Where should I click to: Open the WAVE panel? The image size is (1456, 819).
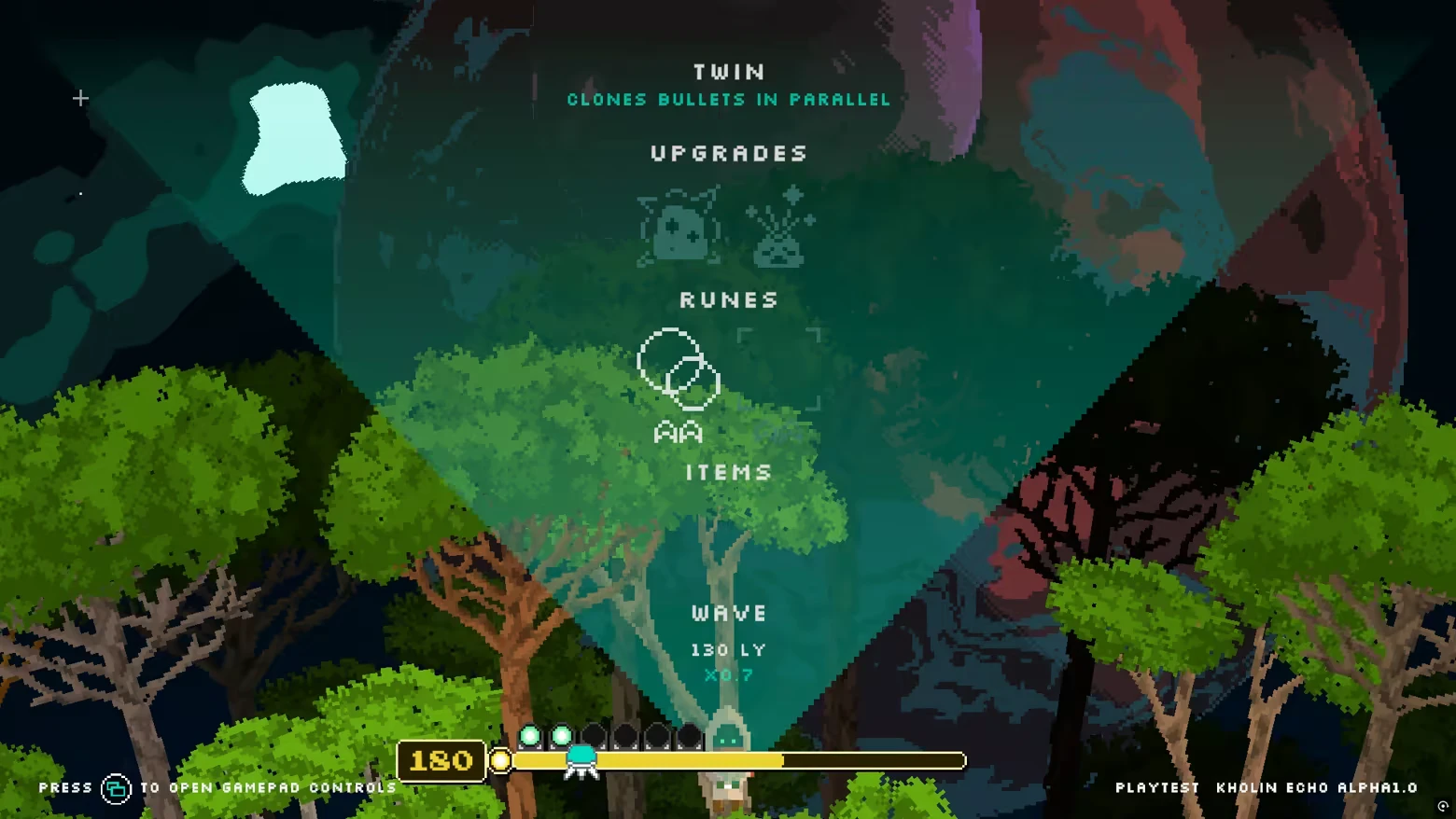[x=728, y=613]
